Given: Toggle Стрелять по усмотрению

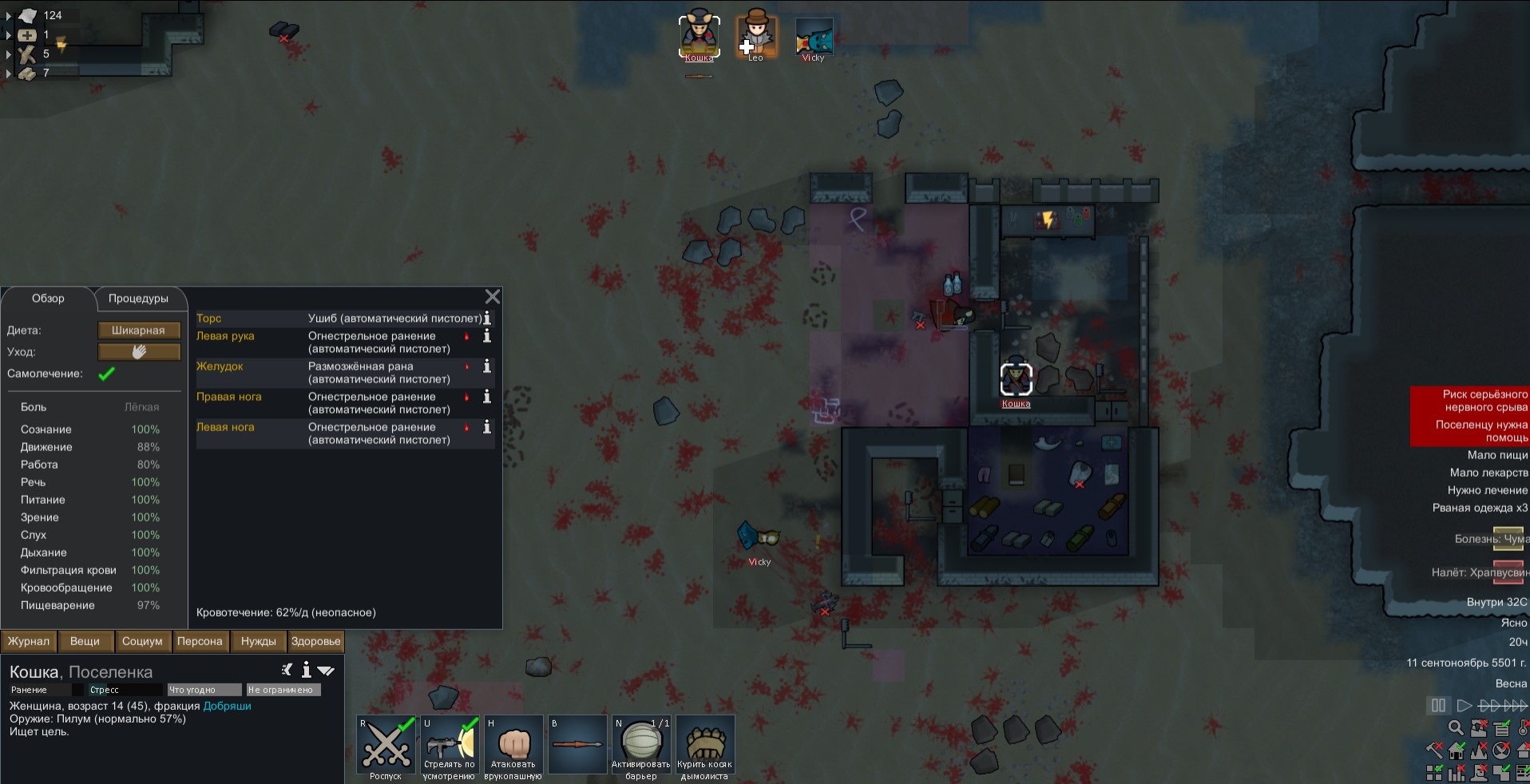Looking at the screenshot, I should tap(450, 747).
